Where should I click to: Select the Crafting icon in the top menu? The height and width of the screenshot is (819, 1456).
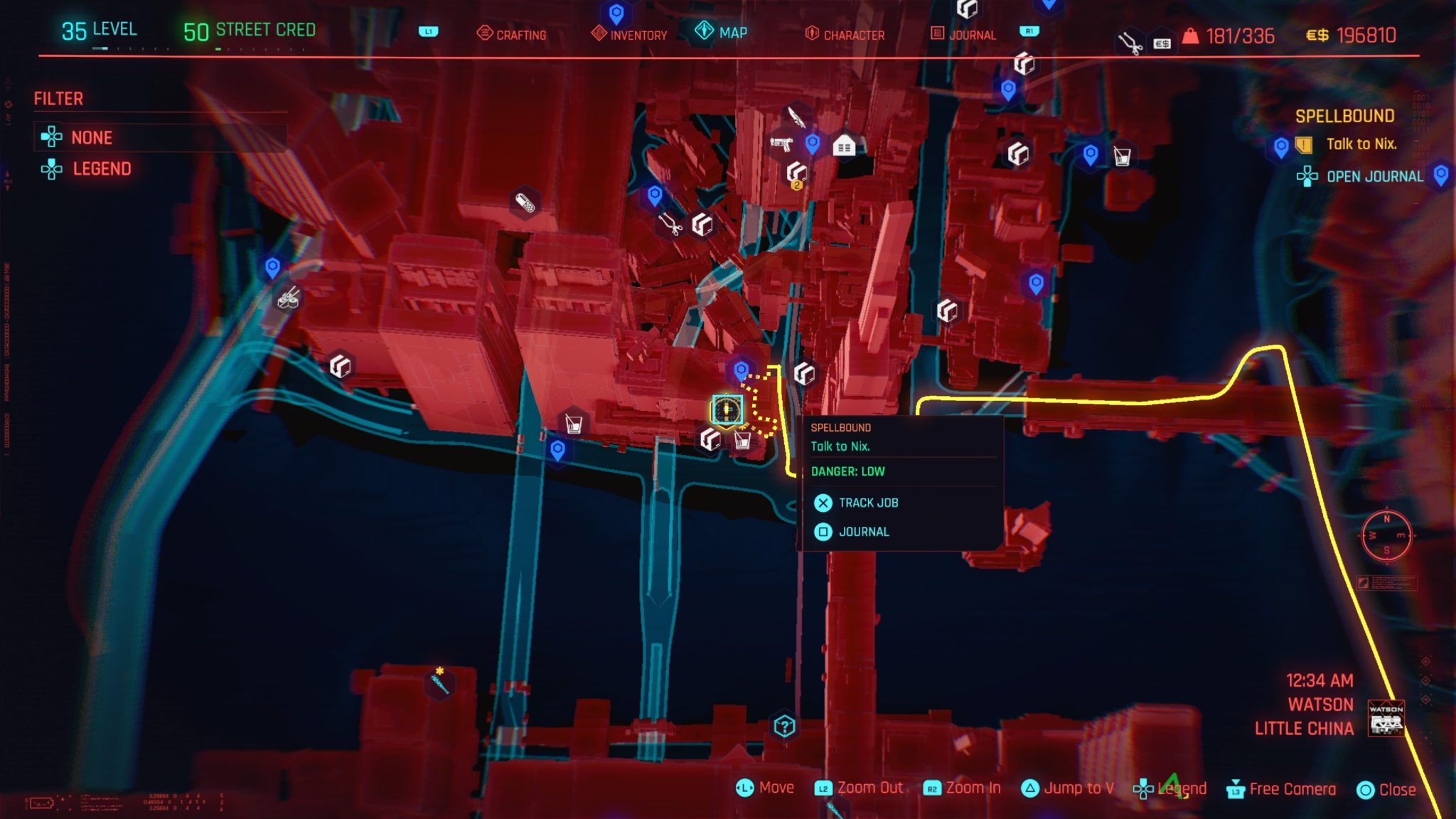[514, 33]
